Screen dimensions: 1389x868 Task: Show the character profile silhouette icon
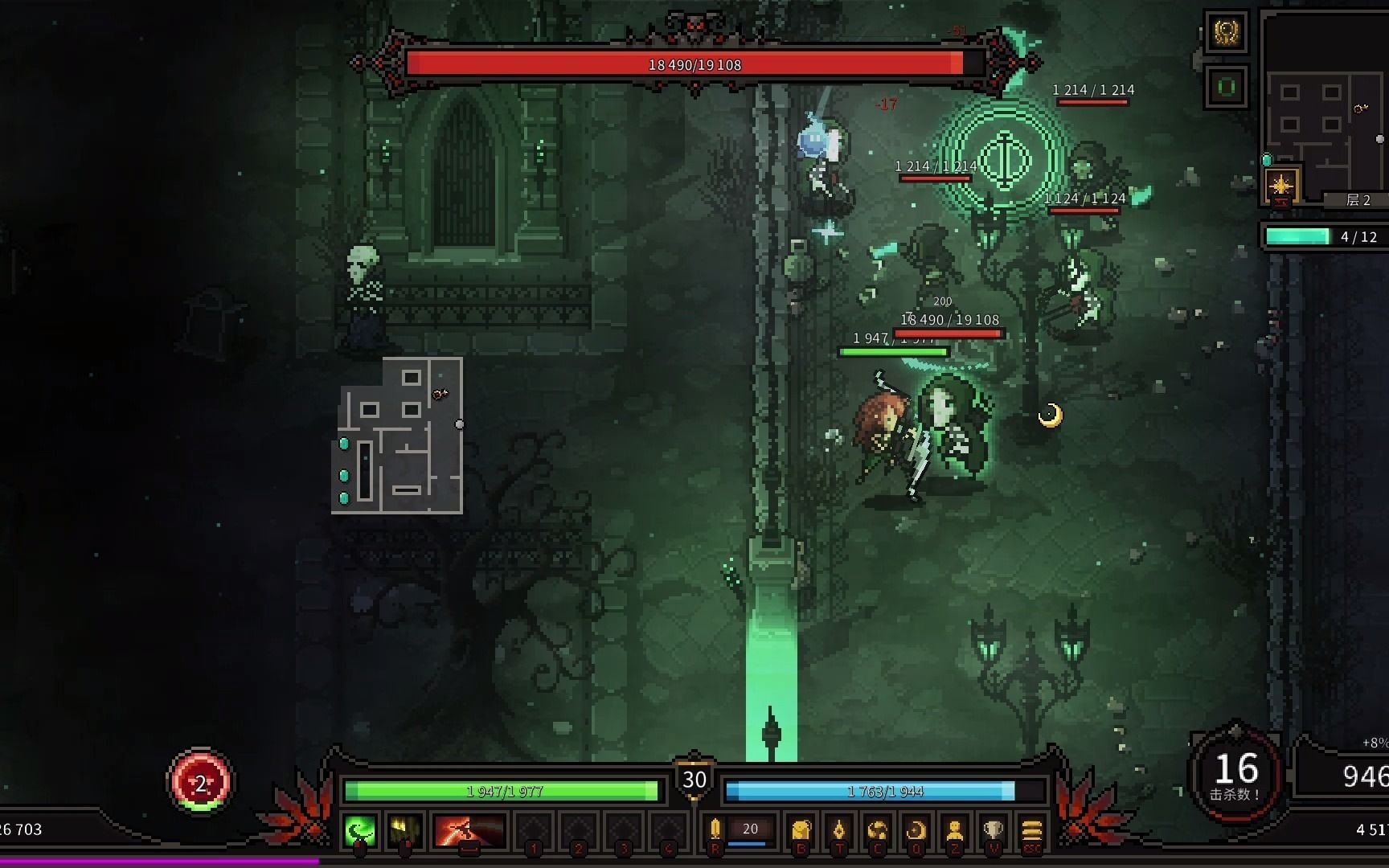[954, 830]
